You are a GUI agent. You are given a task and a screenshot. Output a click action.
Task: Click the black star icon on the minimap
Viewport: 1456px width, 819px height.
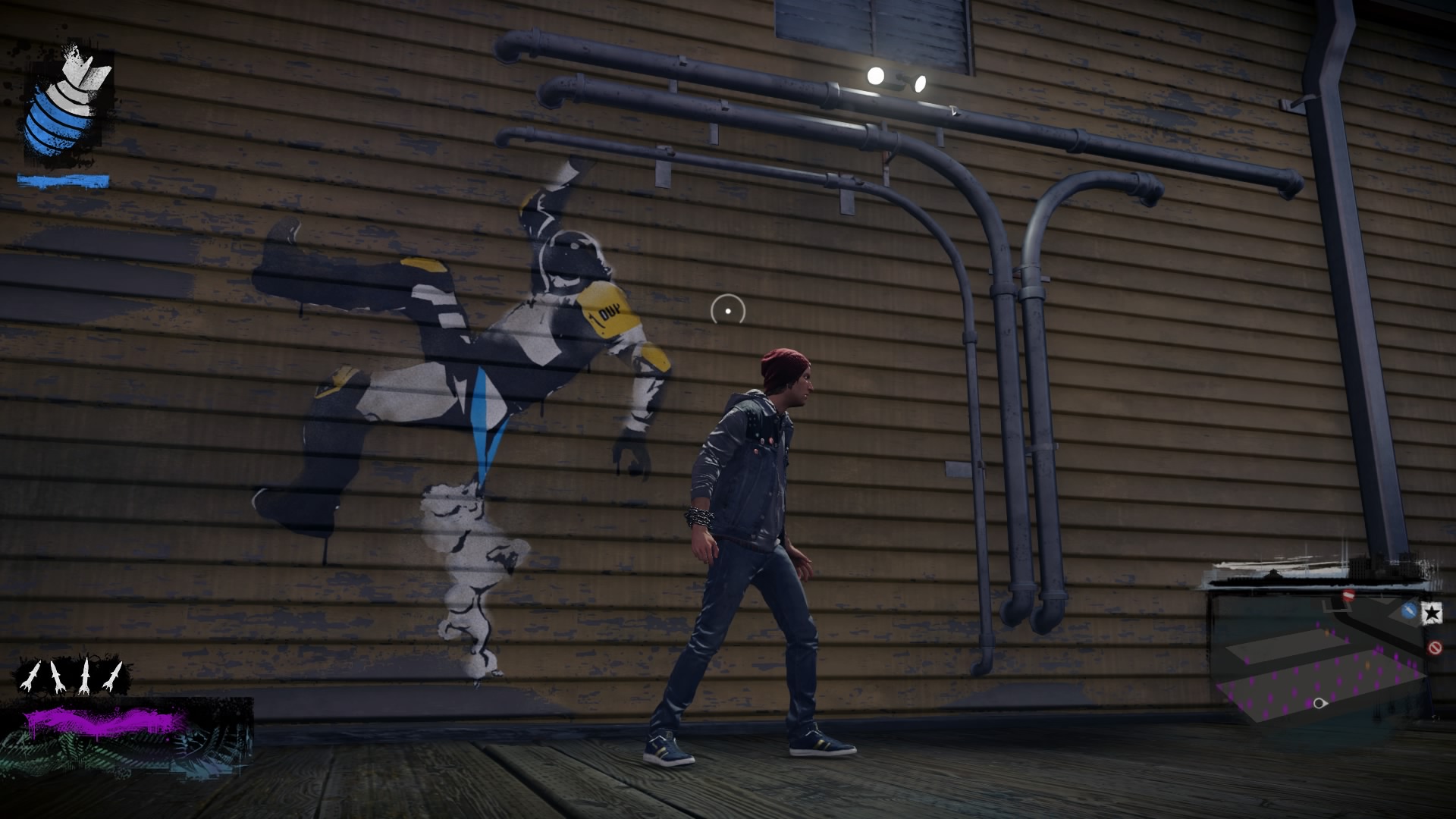(1432, 611)
